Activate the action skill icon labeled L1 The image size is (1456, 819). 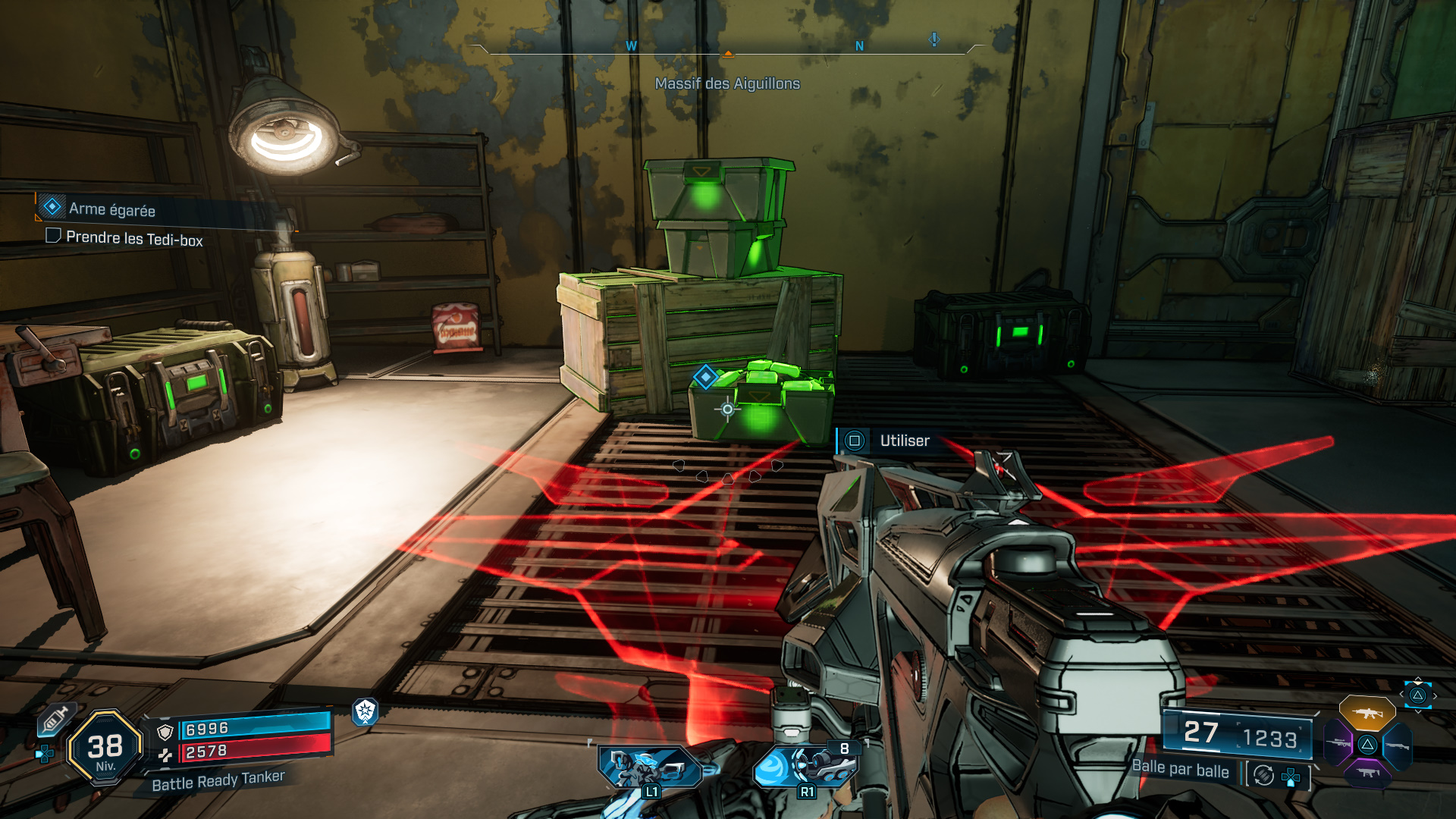(649, 767)
